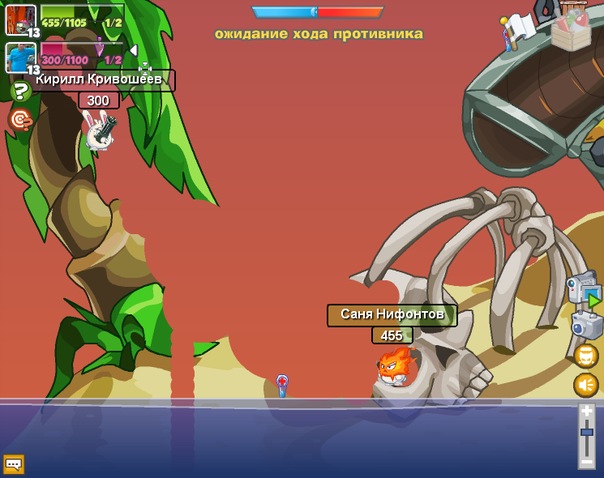Click the orange swirl question icon
This screenshot has height=478, width=604.
coord(20,120)
